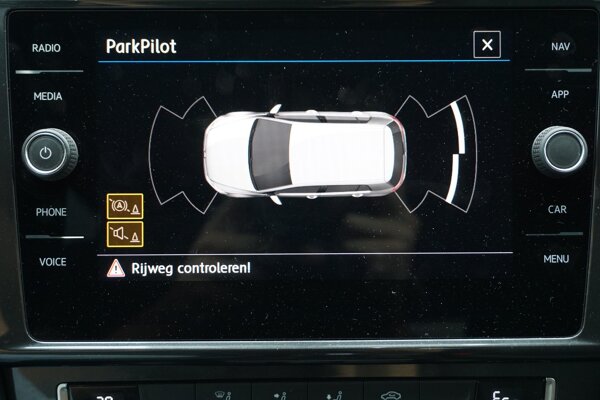
Task: Open the PHONE menu
Action: coord(51,212)
